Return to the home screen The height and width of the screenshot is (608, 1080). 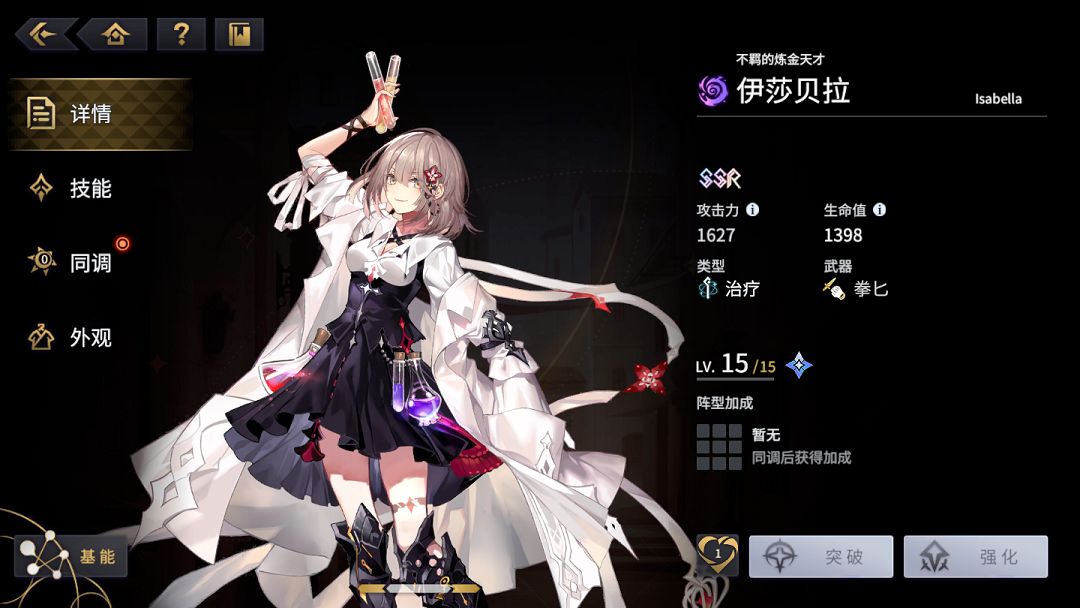(116, 35)
